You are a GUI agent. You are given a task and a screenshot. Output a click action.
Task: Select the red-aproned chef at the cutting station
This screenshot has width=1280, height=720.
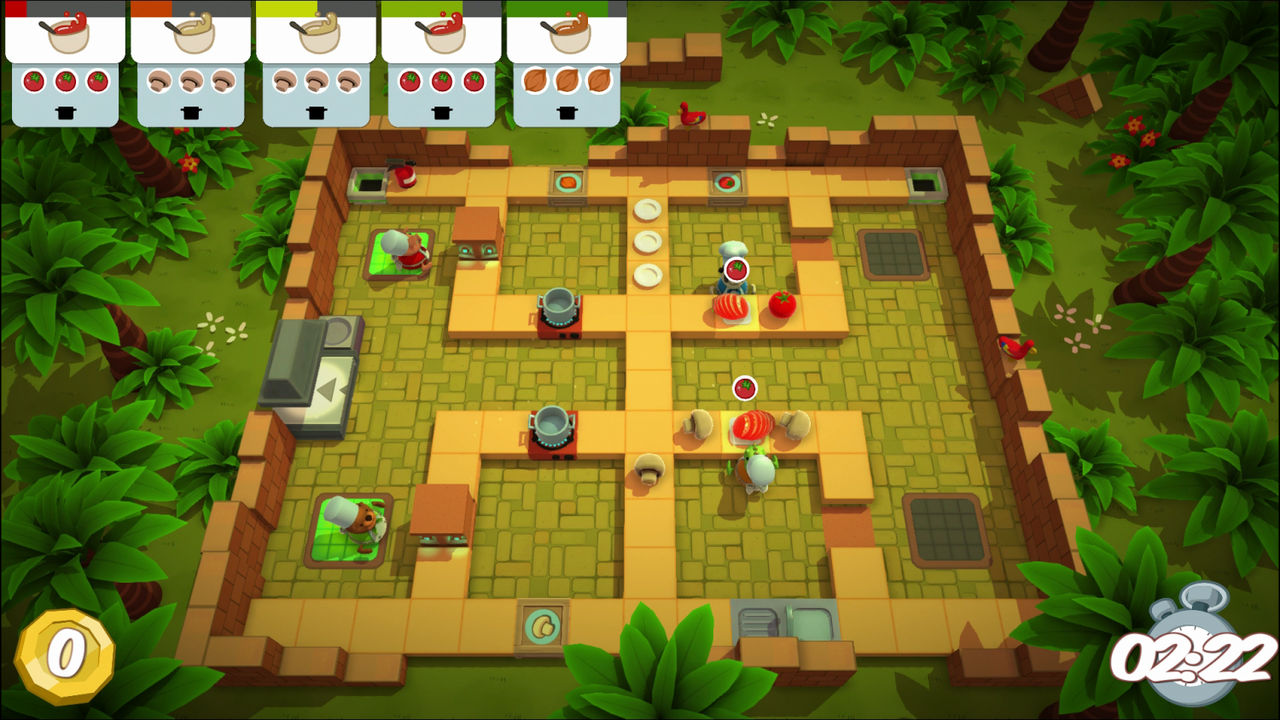[405, 250]
